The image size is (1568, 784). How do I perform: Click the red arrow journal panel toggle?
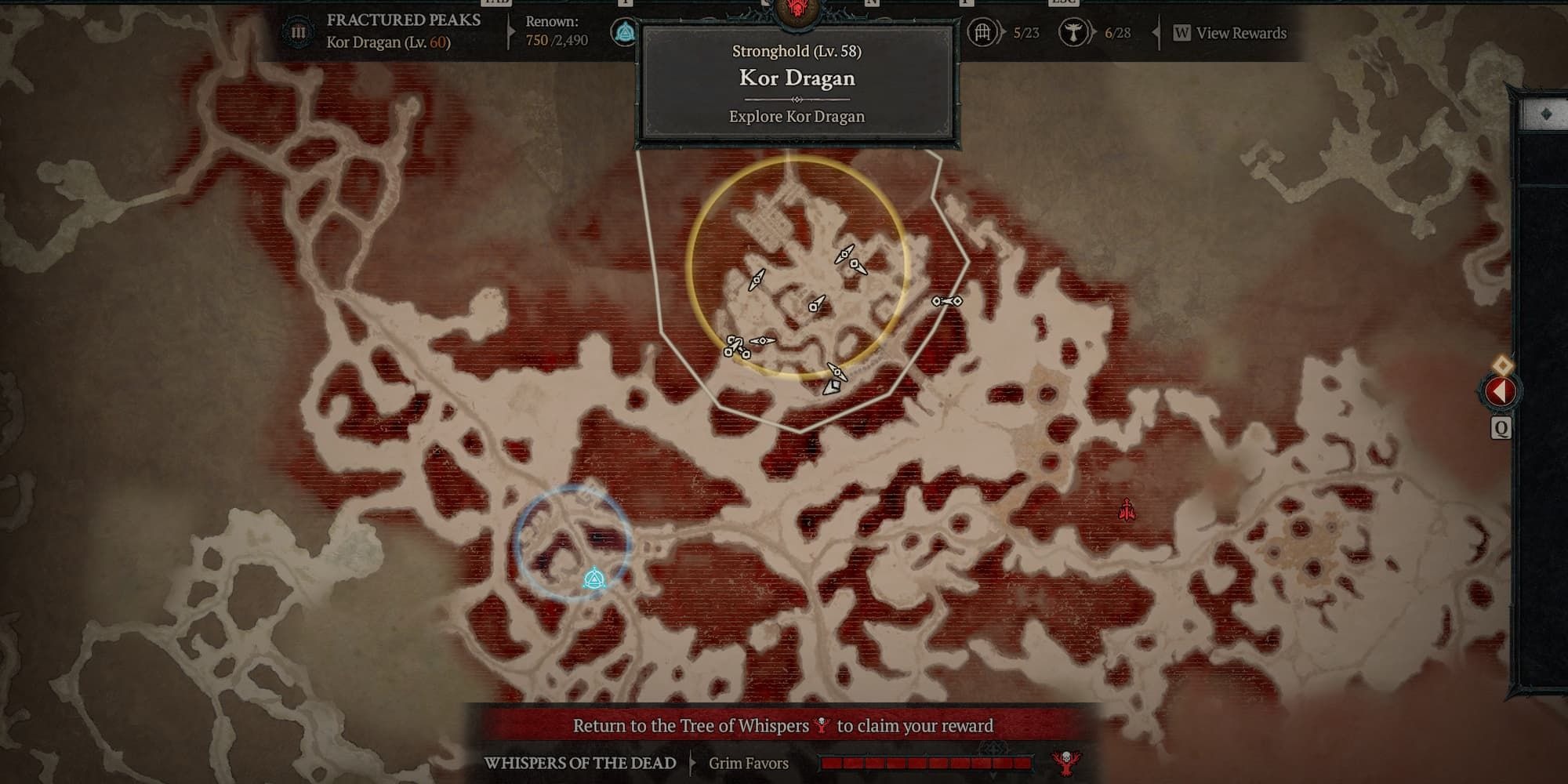(x=1499, y=390)
